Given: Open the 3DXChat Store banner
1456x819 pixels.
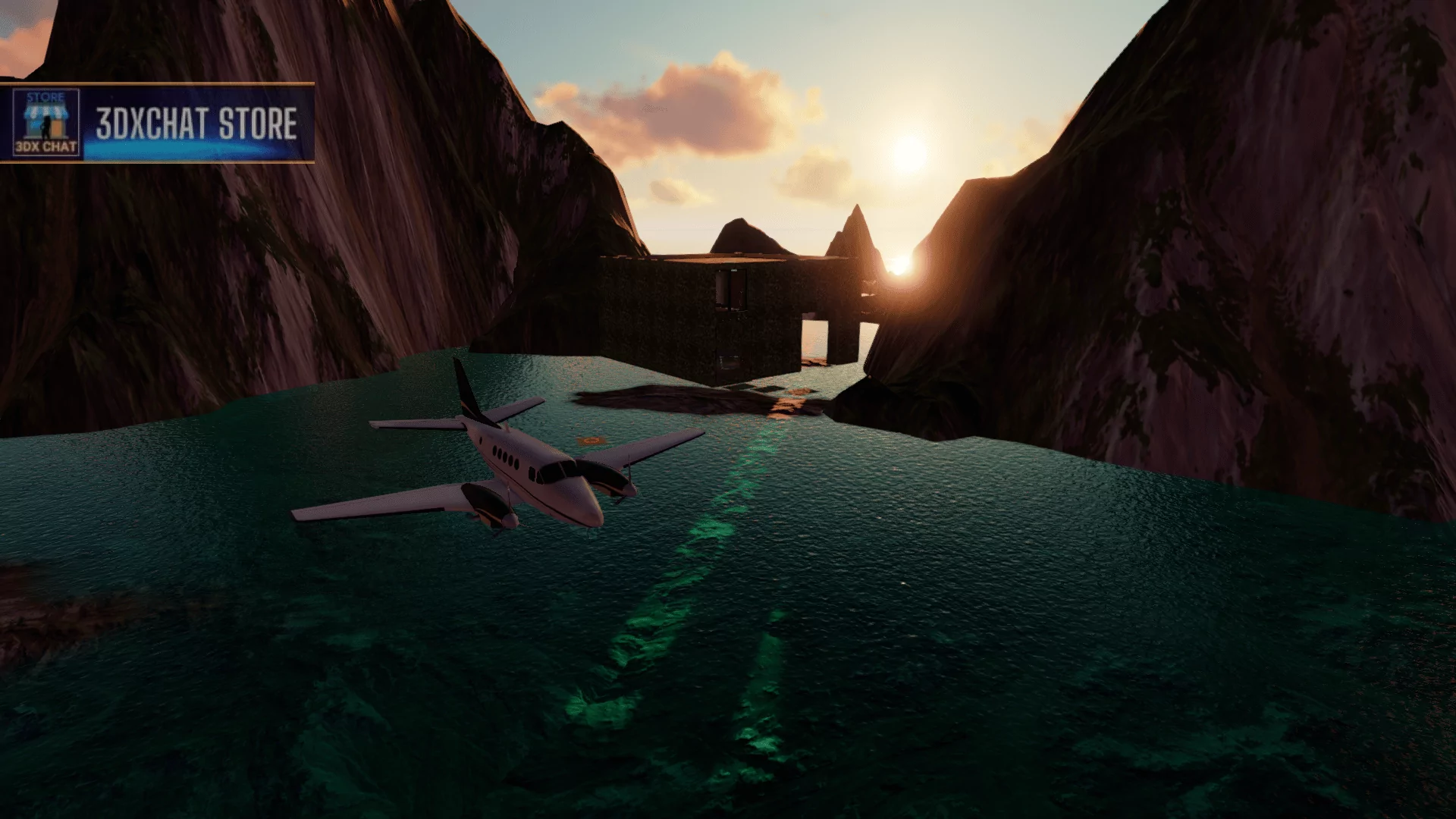Looking at the screenshot, I should [x=196, y=124].
